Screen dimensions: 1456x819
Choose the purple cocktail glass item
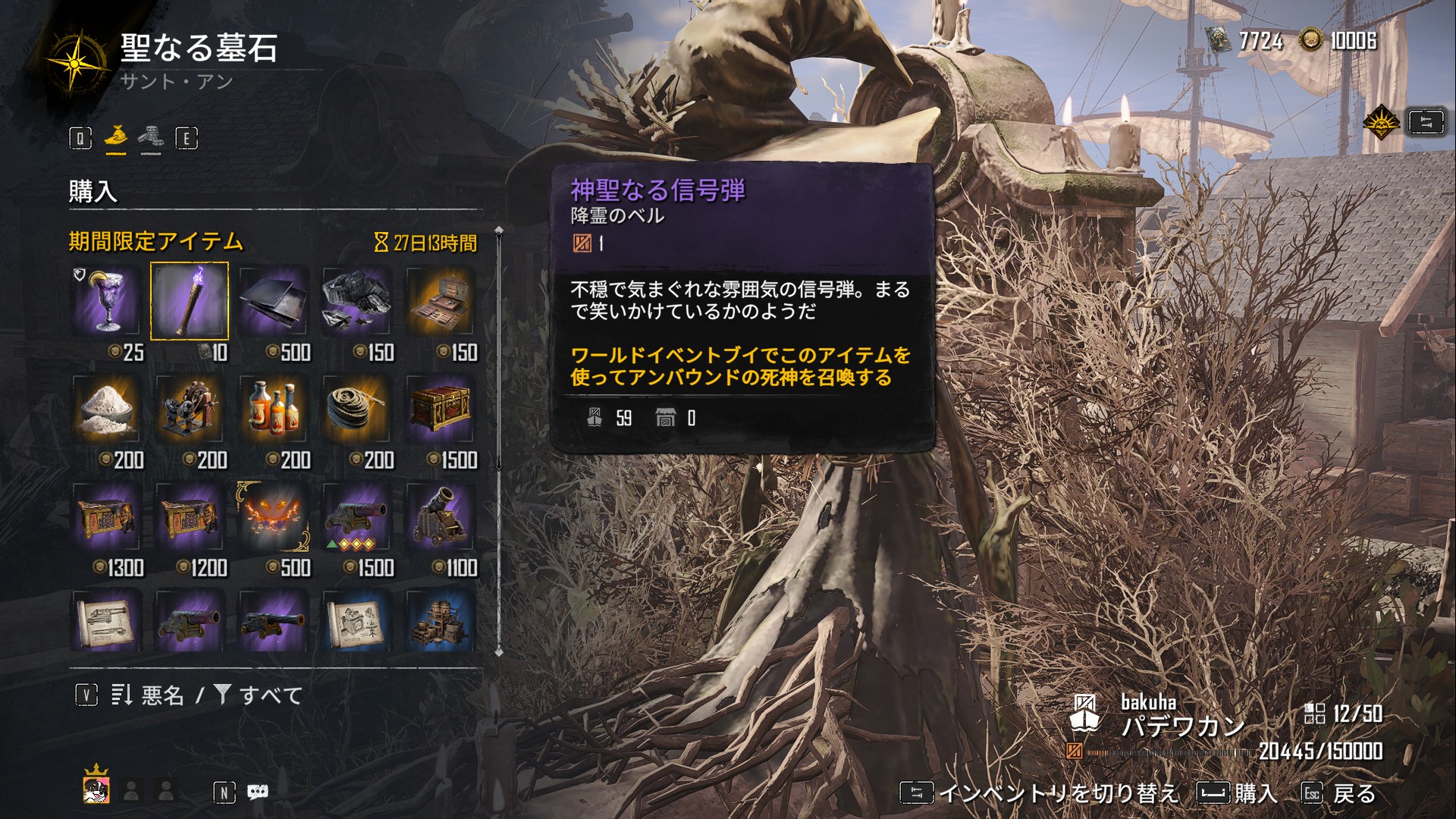[106, 301]
